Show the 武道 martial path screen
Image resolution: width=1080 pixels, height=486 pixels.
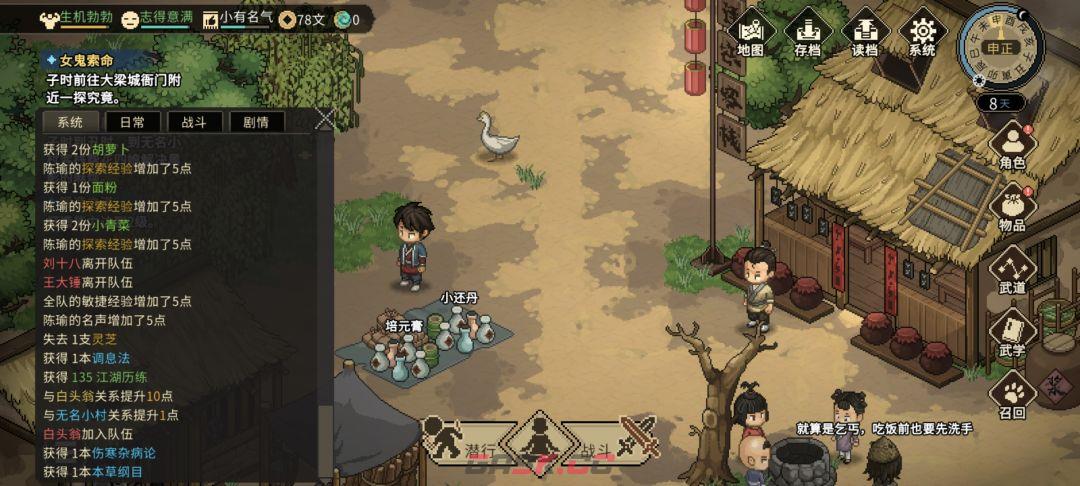click(1012, 271)
